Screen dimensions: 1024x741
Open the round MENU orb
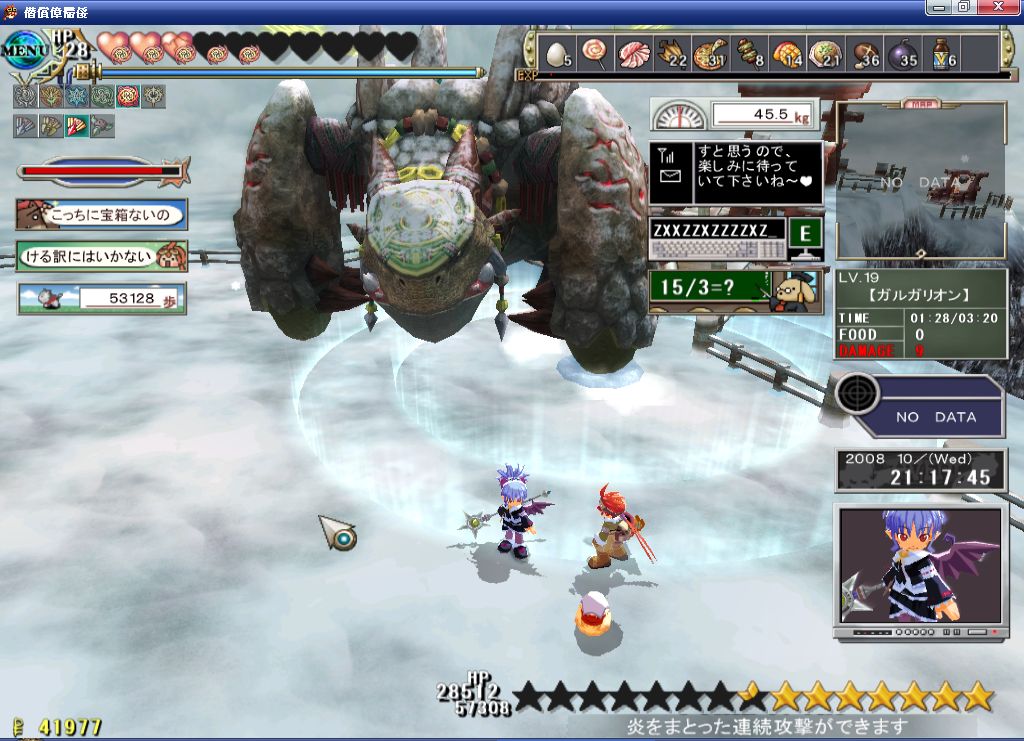(x=22, y=46)
